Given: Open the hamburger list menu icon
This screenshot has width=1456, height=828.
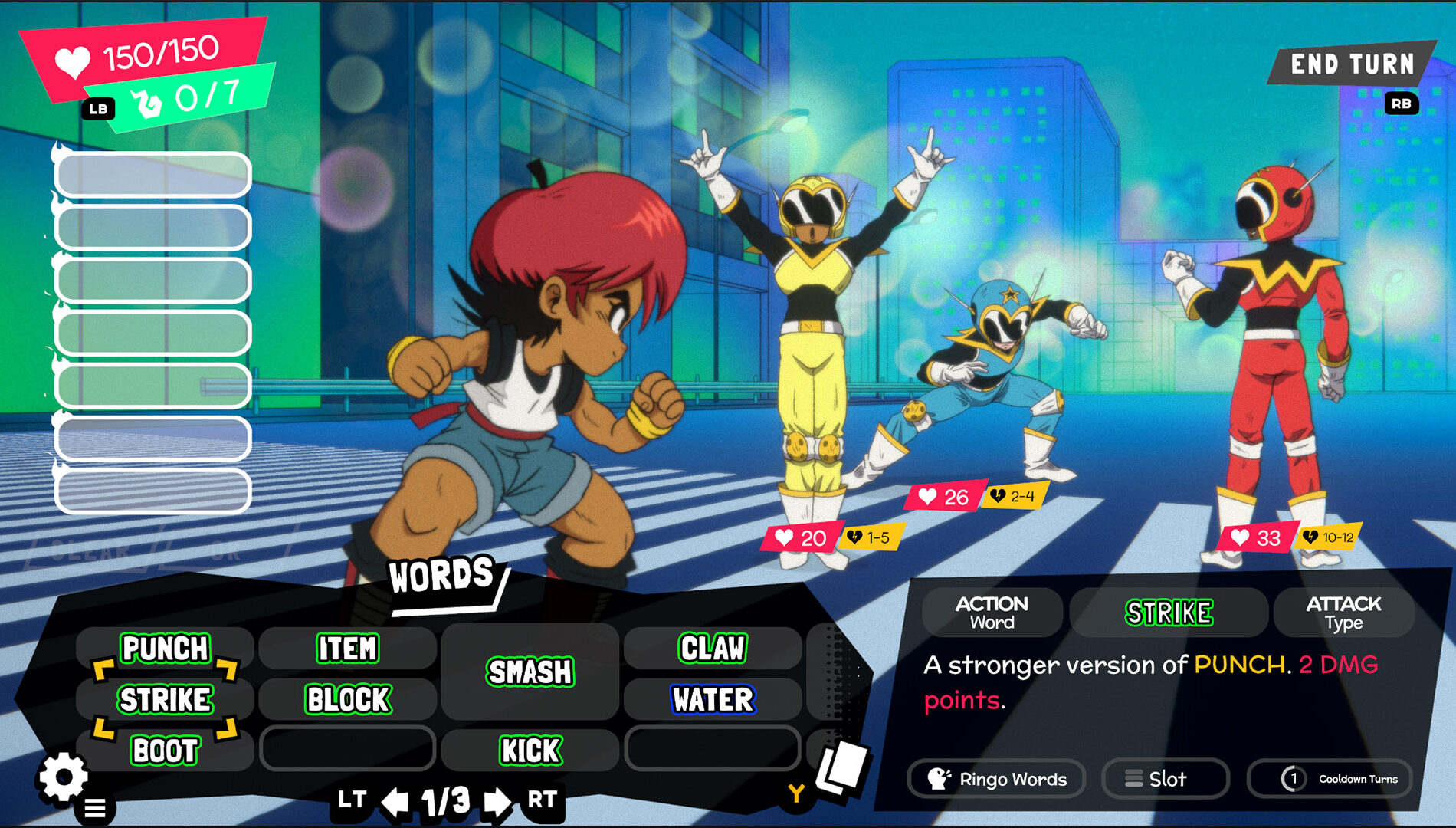Looking at the screenshot, I should 95,808.
